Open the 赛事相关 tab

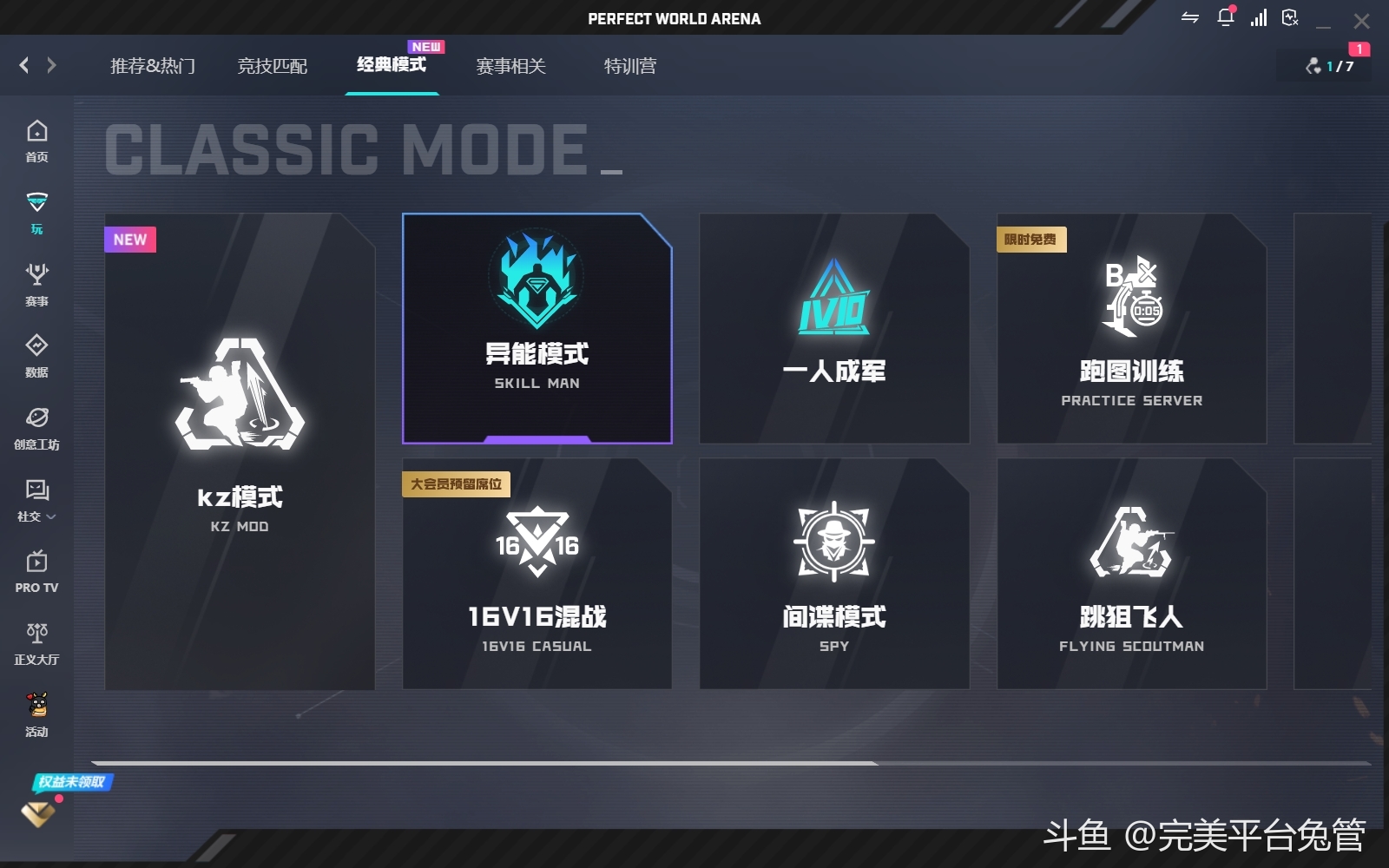point(510,66)
